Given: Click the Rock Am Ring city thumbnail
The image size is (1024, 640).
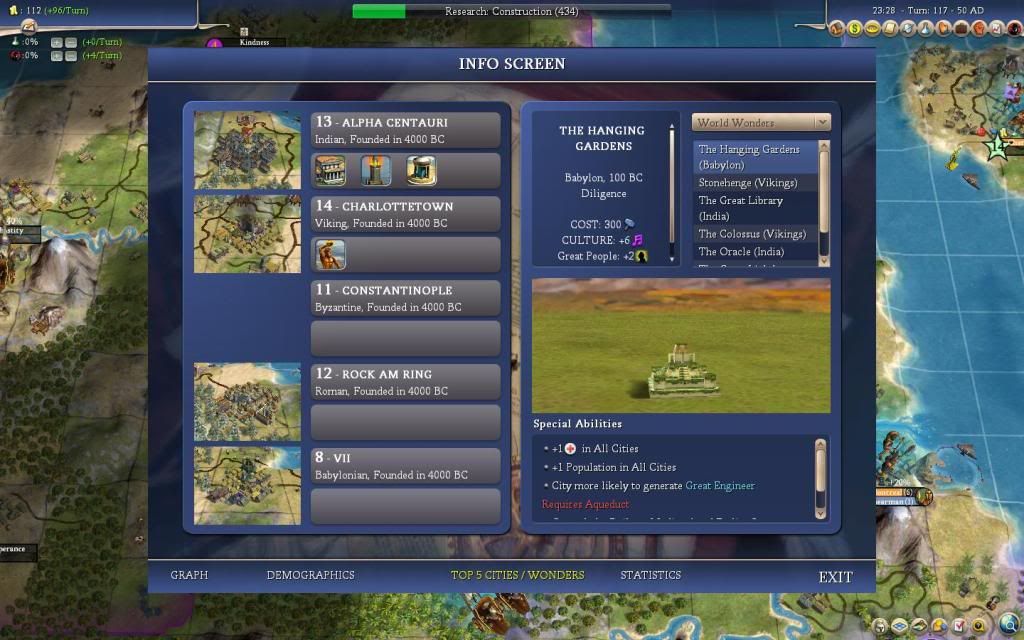Looking at the screenshot, I should point(247,401).
